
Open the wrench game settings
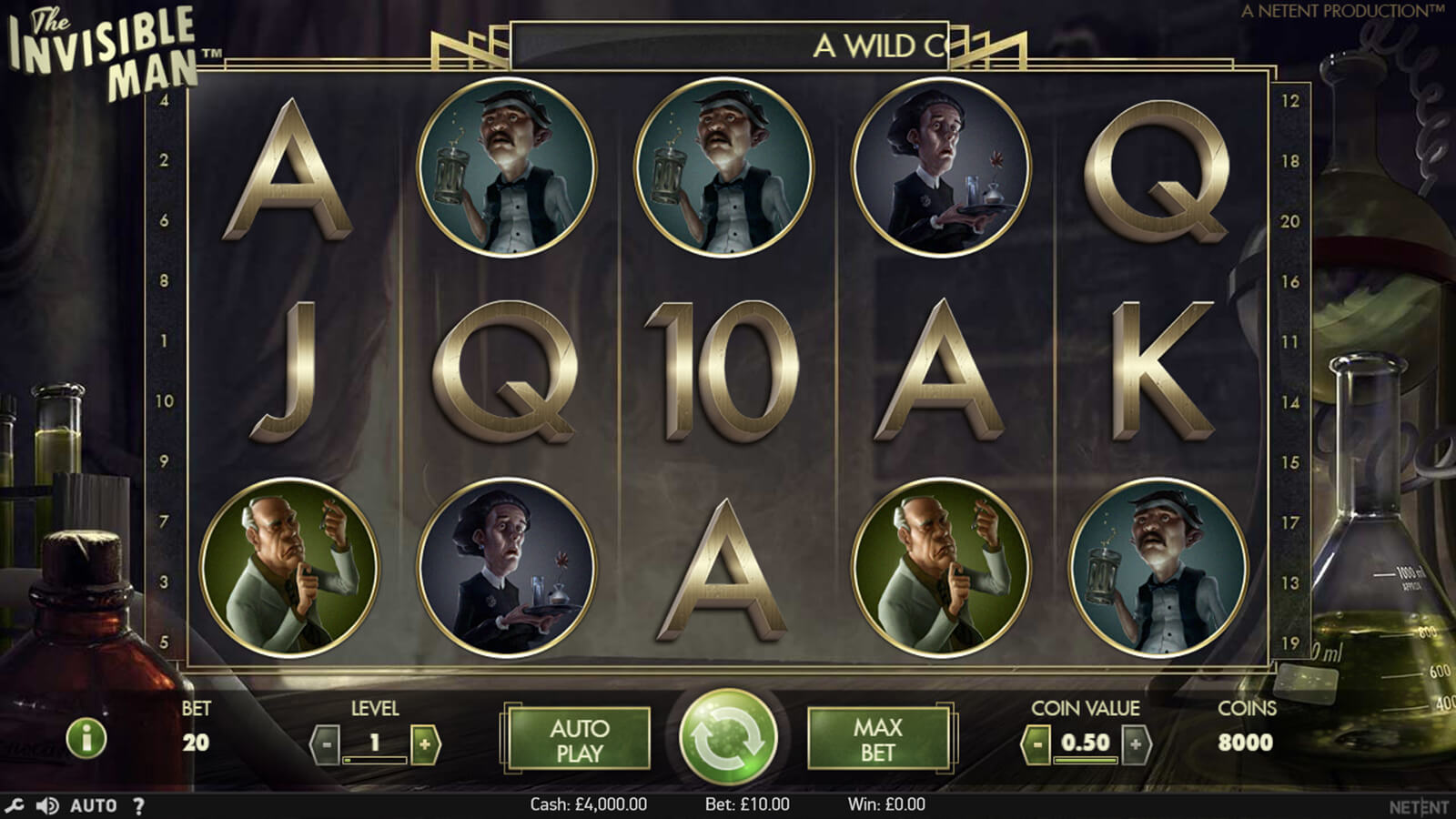(x=14, y=805)
